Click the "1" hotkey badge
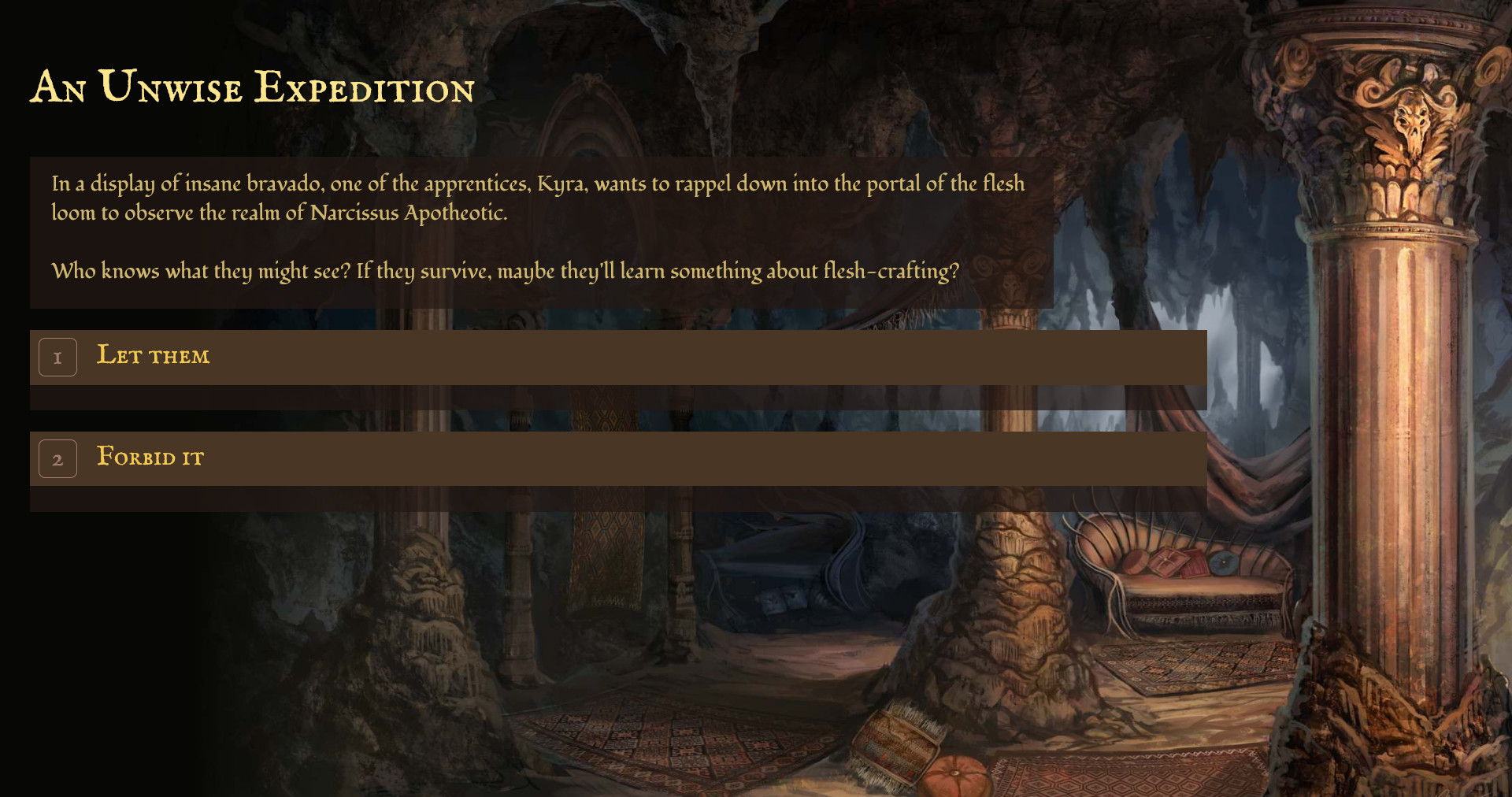Viewport: 1512px width, 797px height. [x=57, y=357]
